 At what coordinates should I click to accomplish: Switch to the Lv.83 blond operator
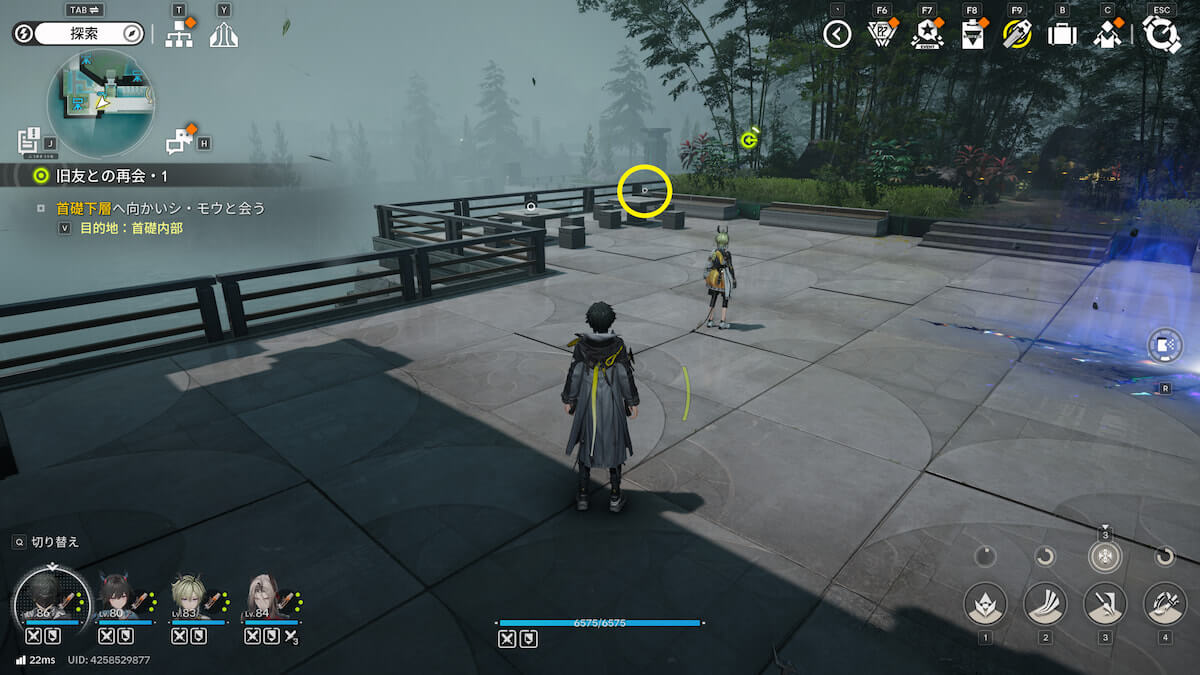coord(191,598)
